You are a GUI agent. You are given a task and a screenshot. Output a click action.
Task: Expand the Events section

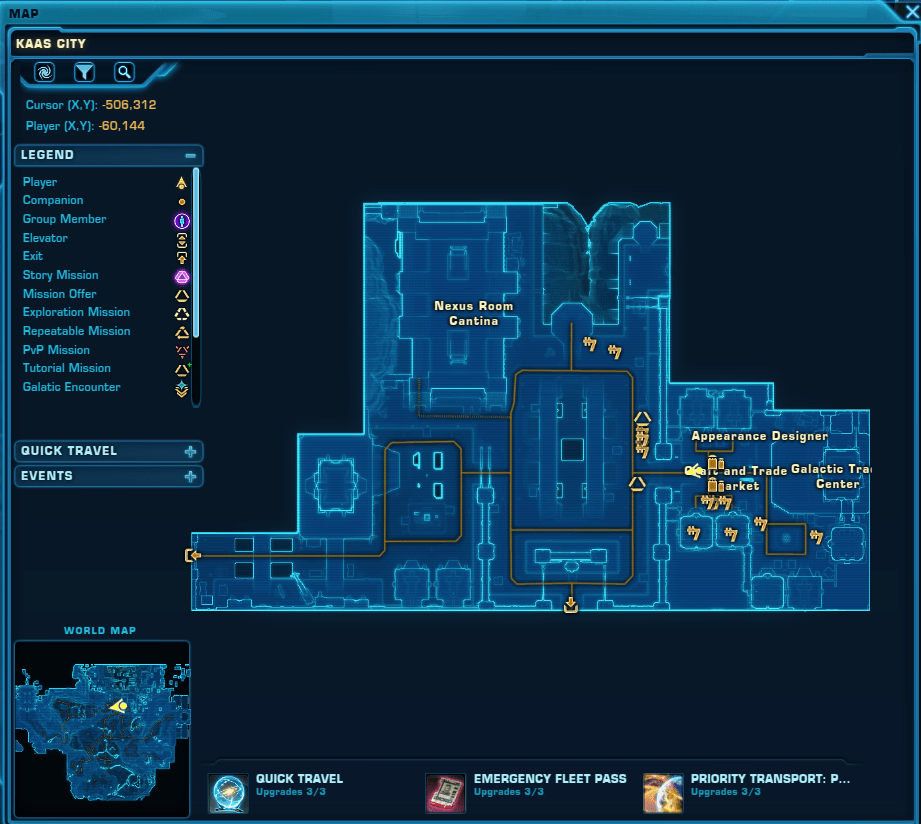(x=190, y=476)
